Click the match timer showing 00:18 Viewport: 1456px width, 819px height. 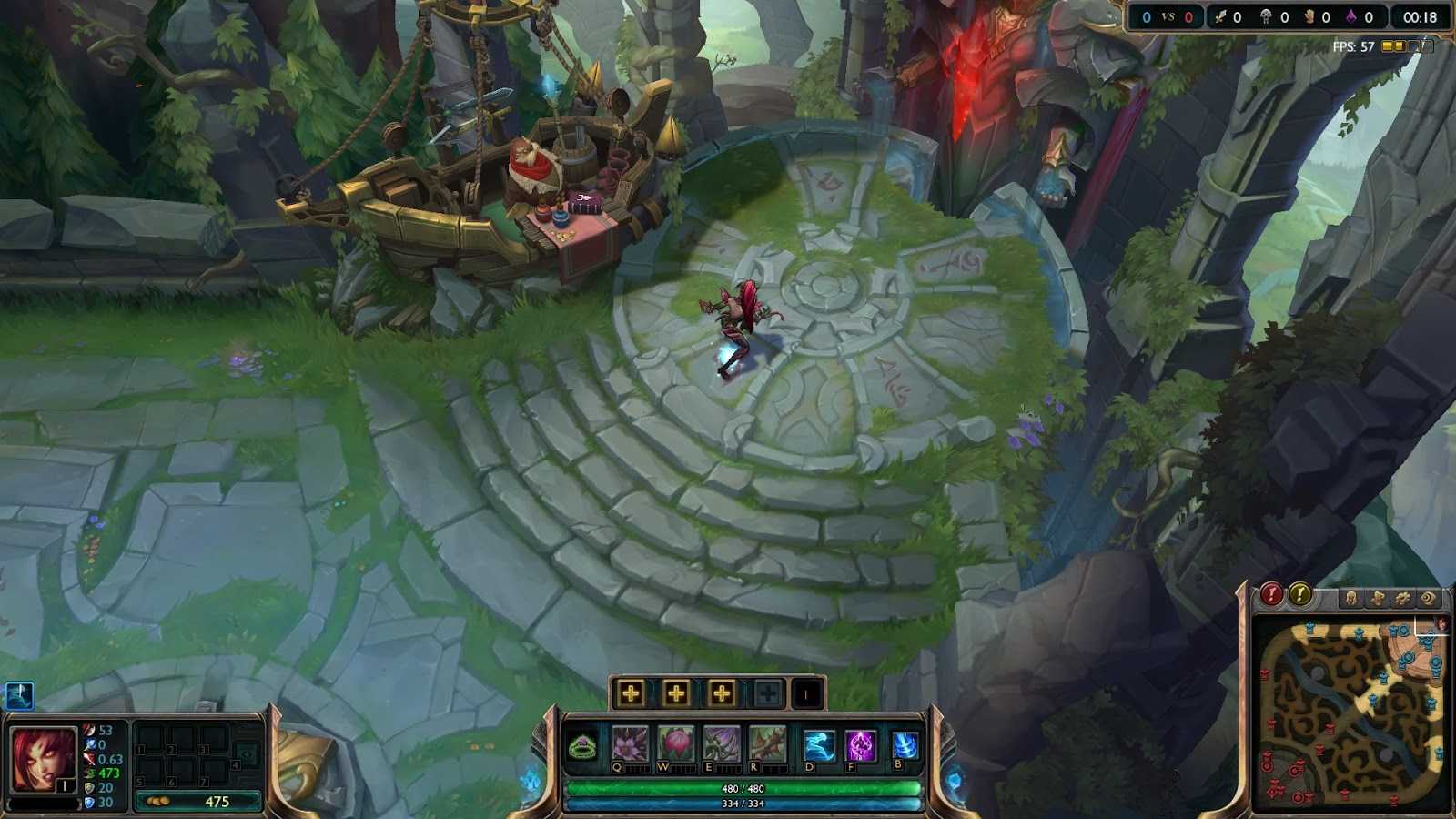tap(1423, 15)
